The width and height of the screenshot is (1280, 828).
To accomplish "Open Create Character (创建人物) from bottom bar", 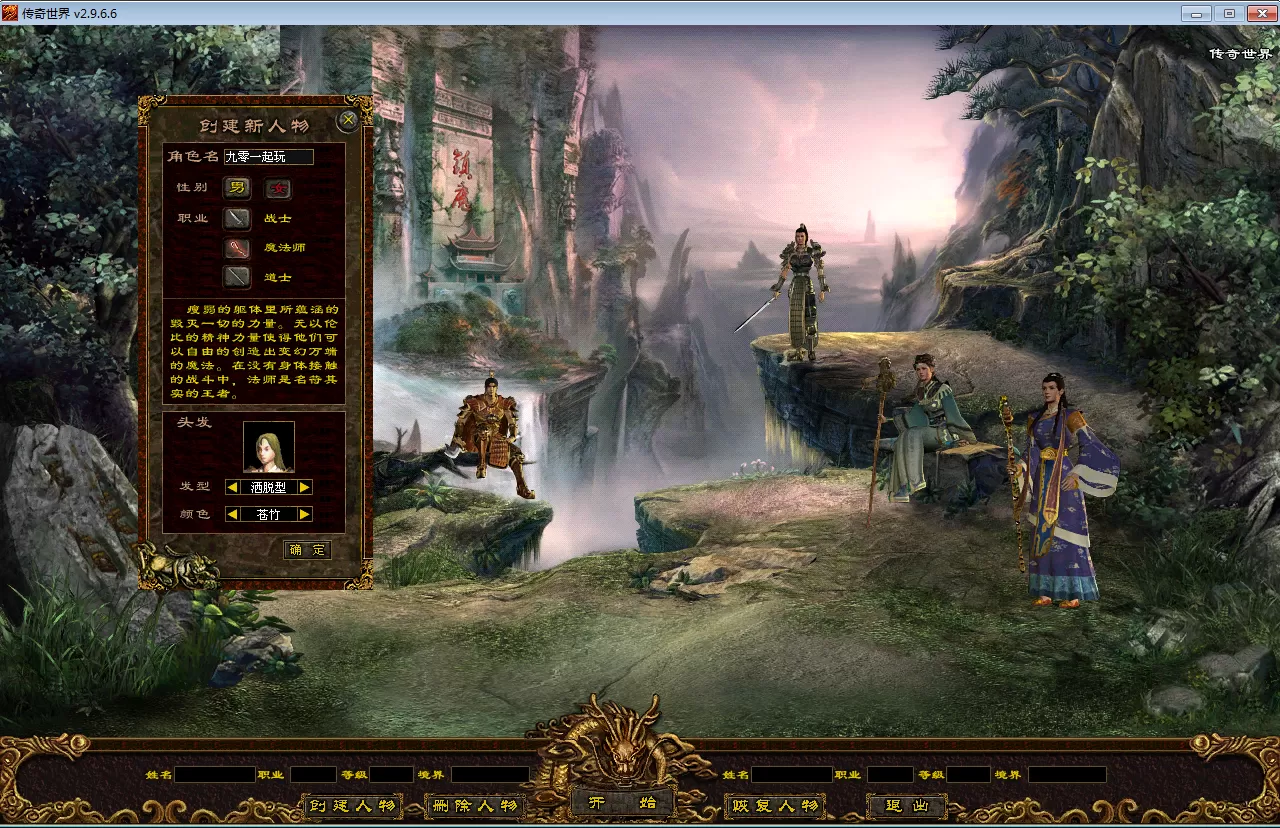I will [351, 806].
